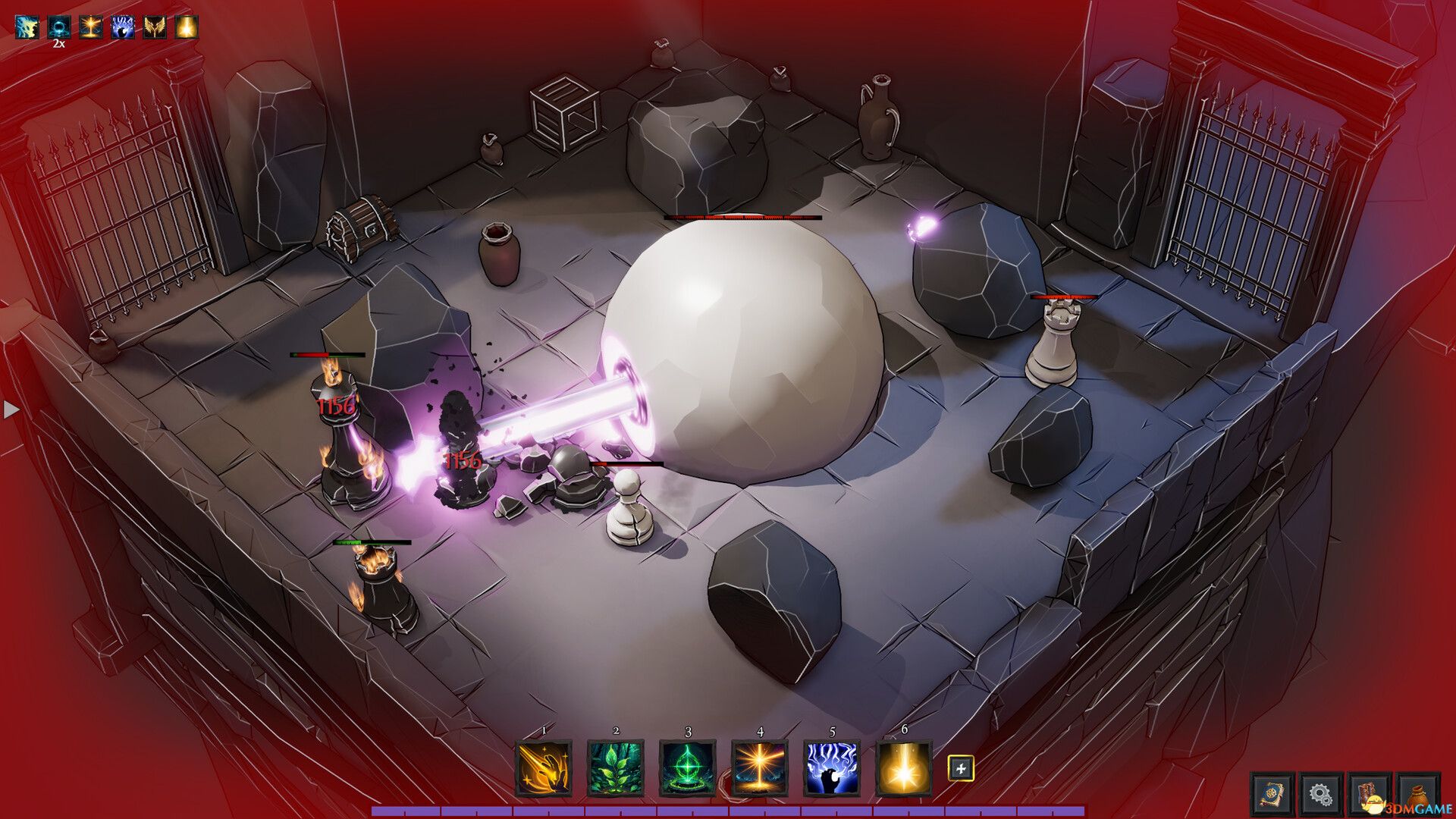1456x819 pixels.
Task: Open the blue spellbook menu
Action: [x=1272, y=794]
